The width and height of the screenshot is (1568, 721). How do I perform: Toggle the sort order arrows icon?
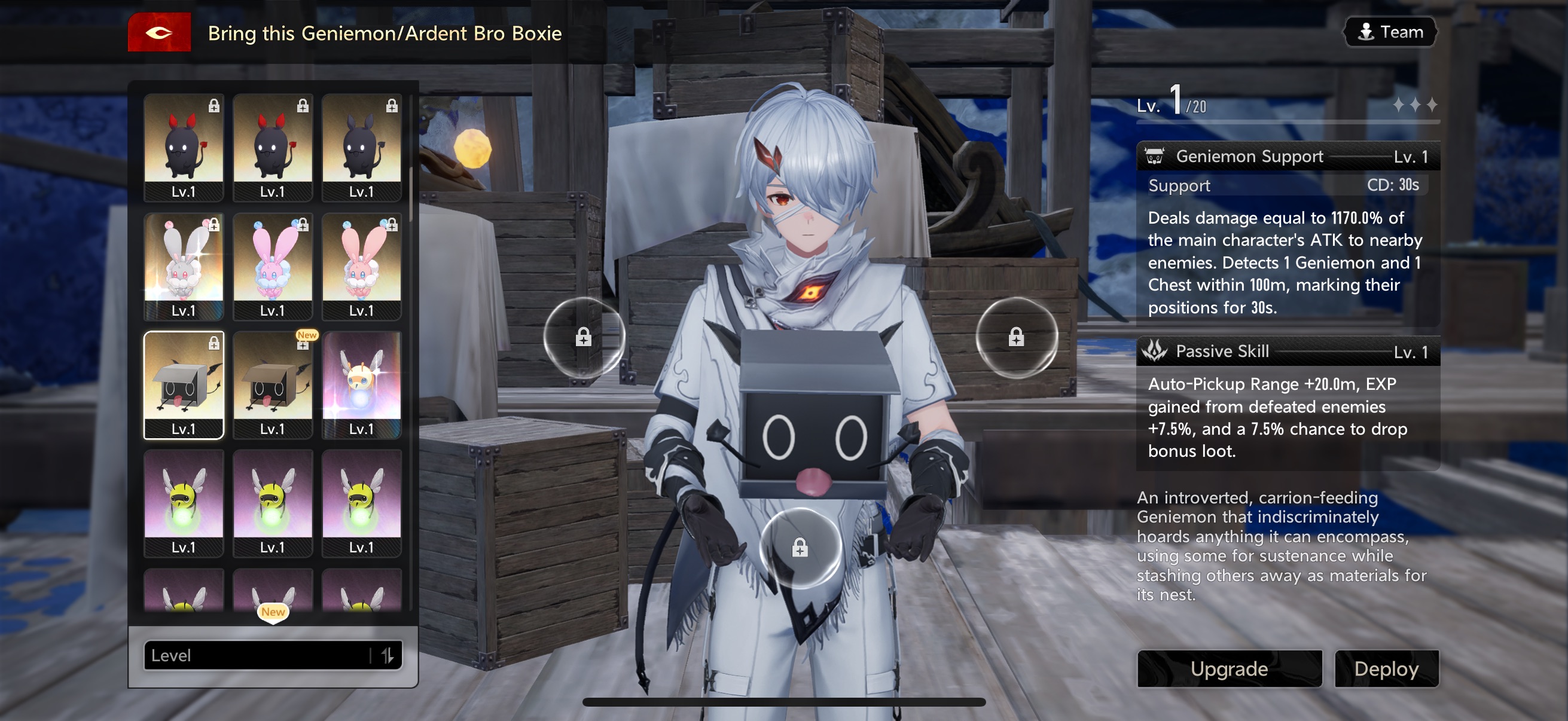387,655
